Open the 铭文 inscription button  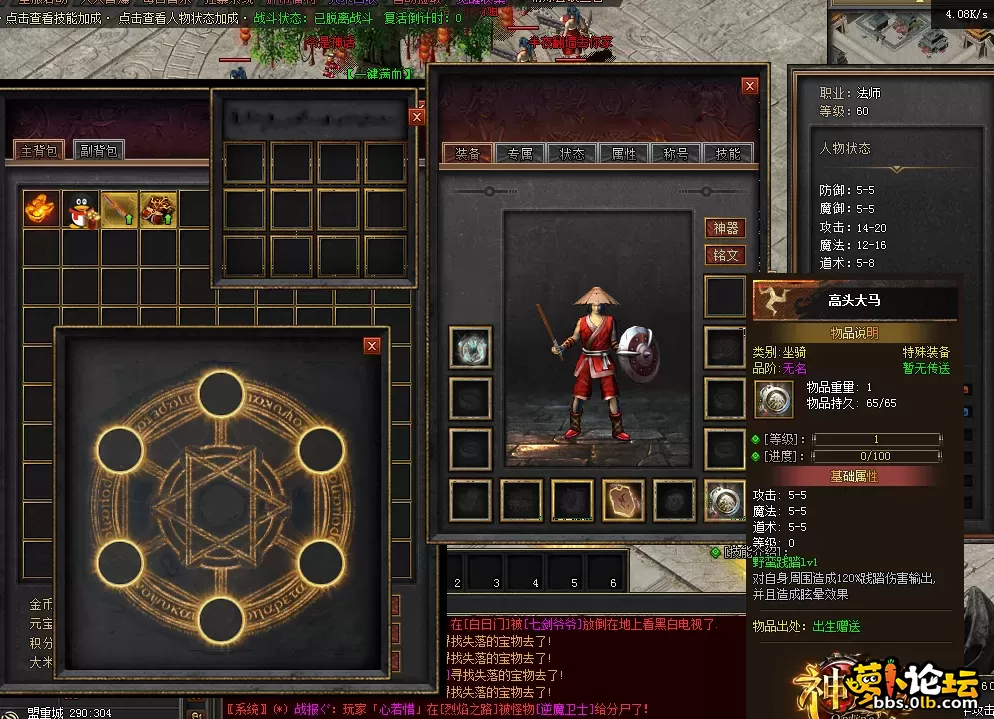coord(726,255)
